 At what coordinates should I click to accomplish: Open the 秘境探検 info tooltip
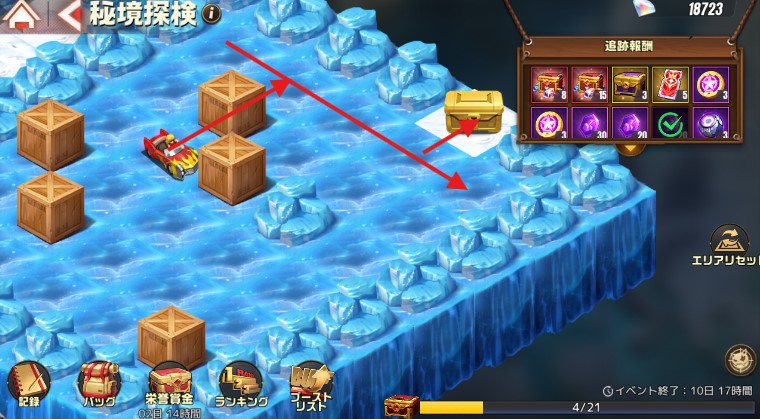tap(210, 13)
